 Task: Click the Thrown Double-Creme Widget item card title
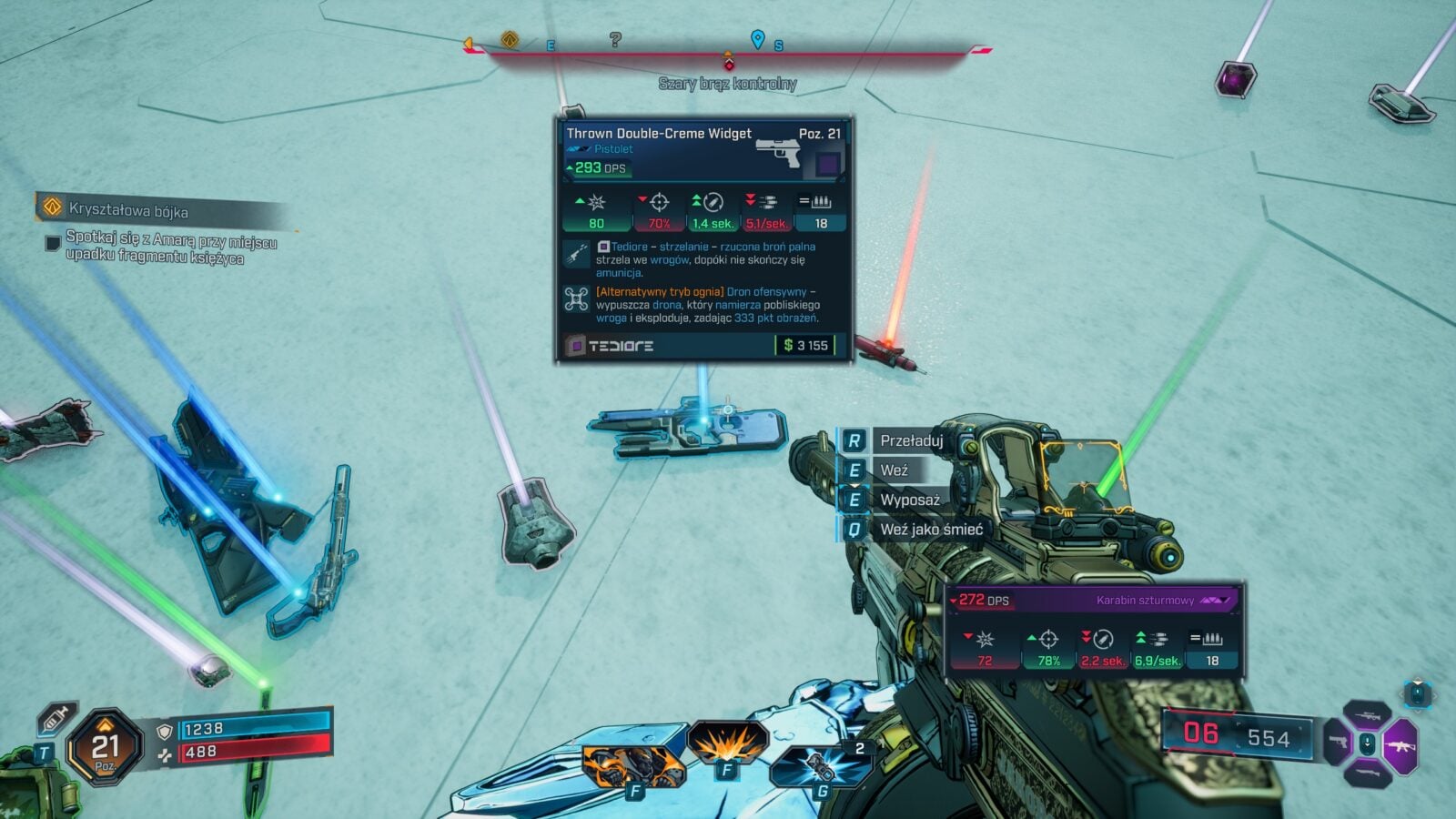[659, 134]
